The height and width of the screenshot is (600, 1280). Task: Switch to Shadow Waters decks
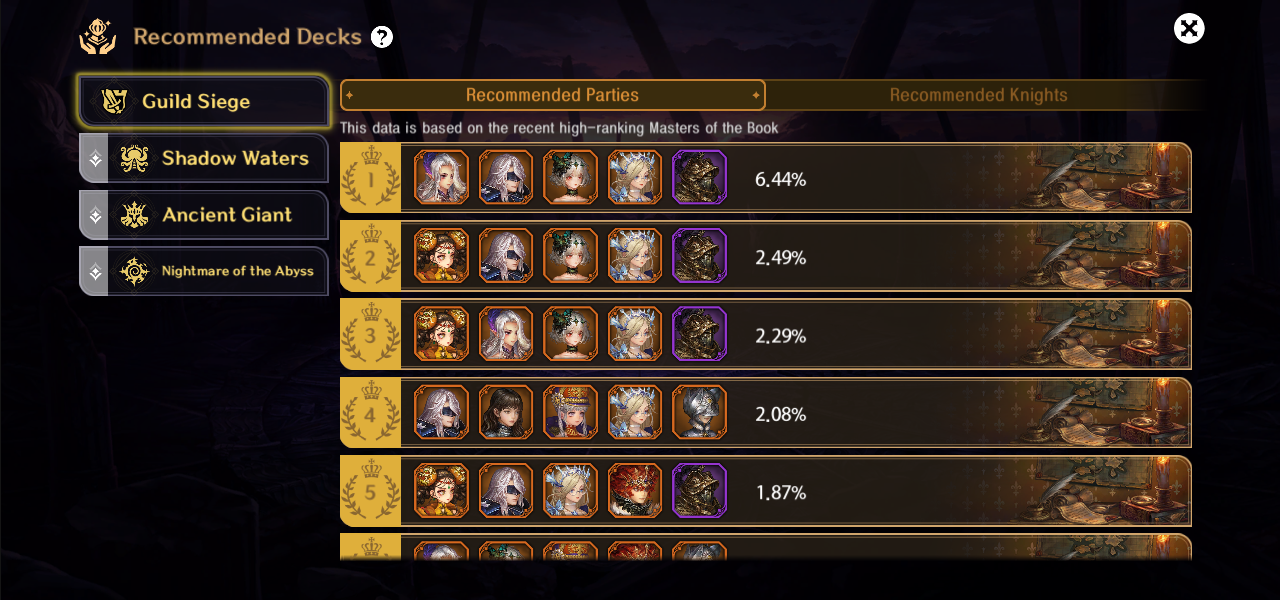[x=204, y=158]
